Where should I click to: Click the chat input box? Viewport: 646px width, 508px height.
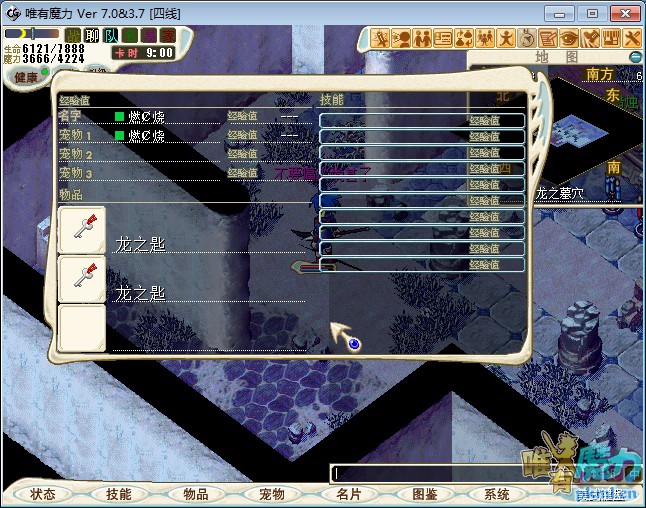tap(430, 473)
